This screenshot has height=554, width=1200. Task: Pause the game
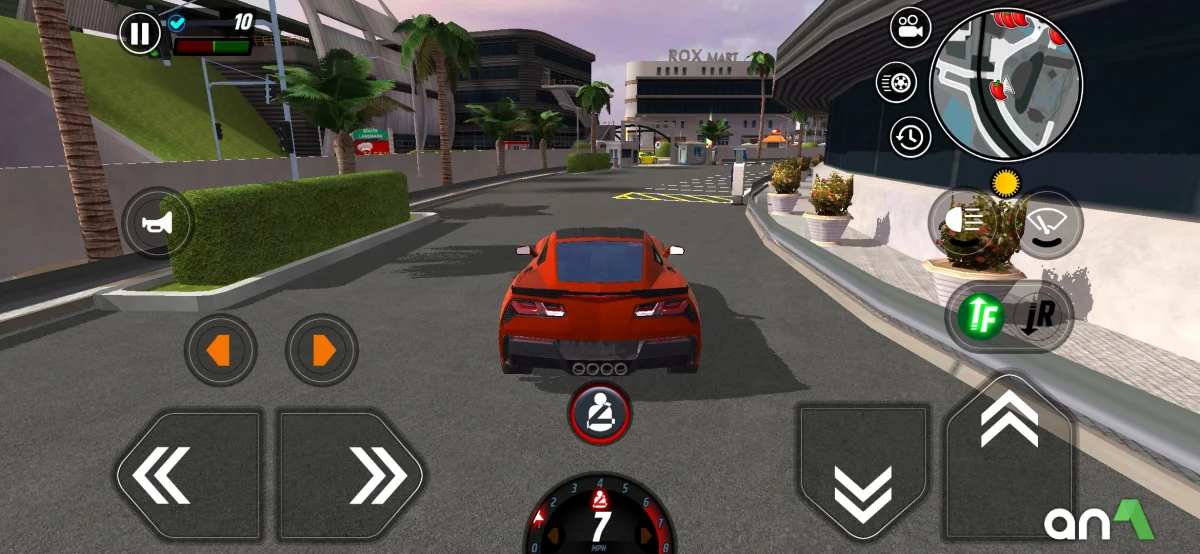click(140, 34)
